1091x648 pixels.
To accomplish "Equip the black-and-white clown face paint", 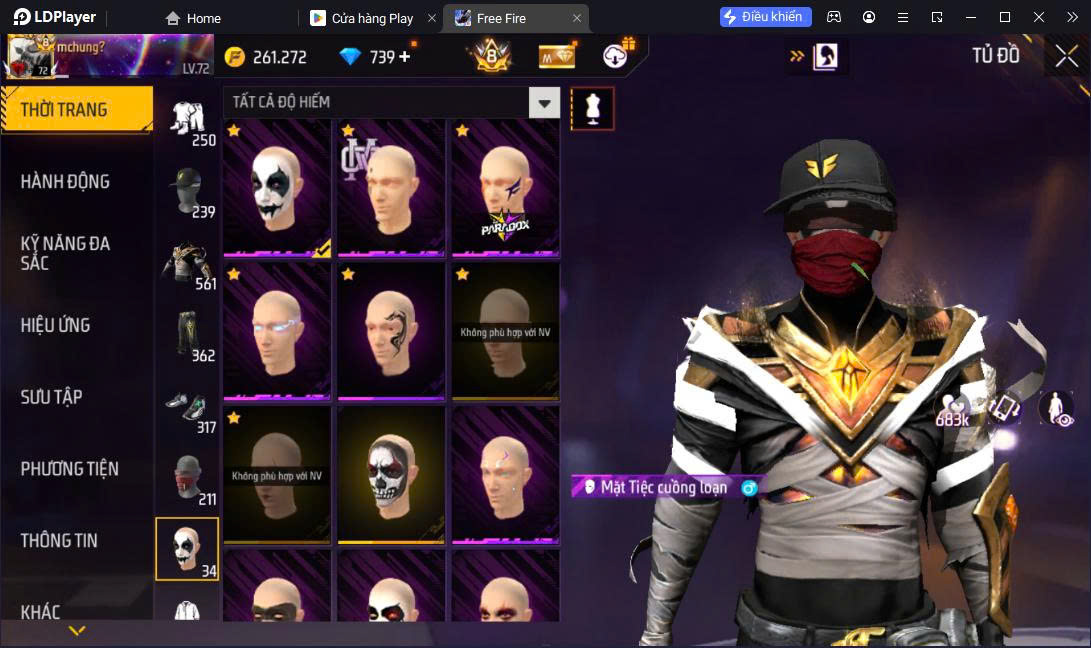I will (x=277, y=189).
